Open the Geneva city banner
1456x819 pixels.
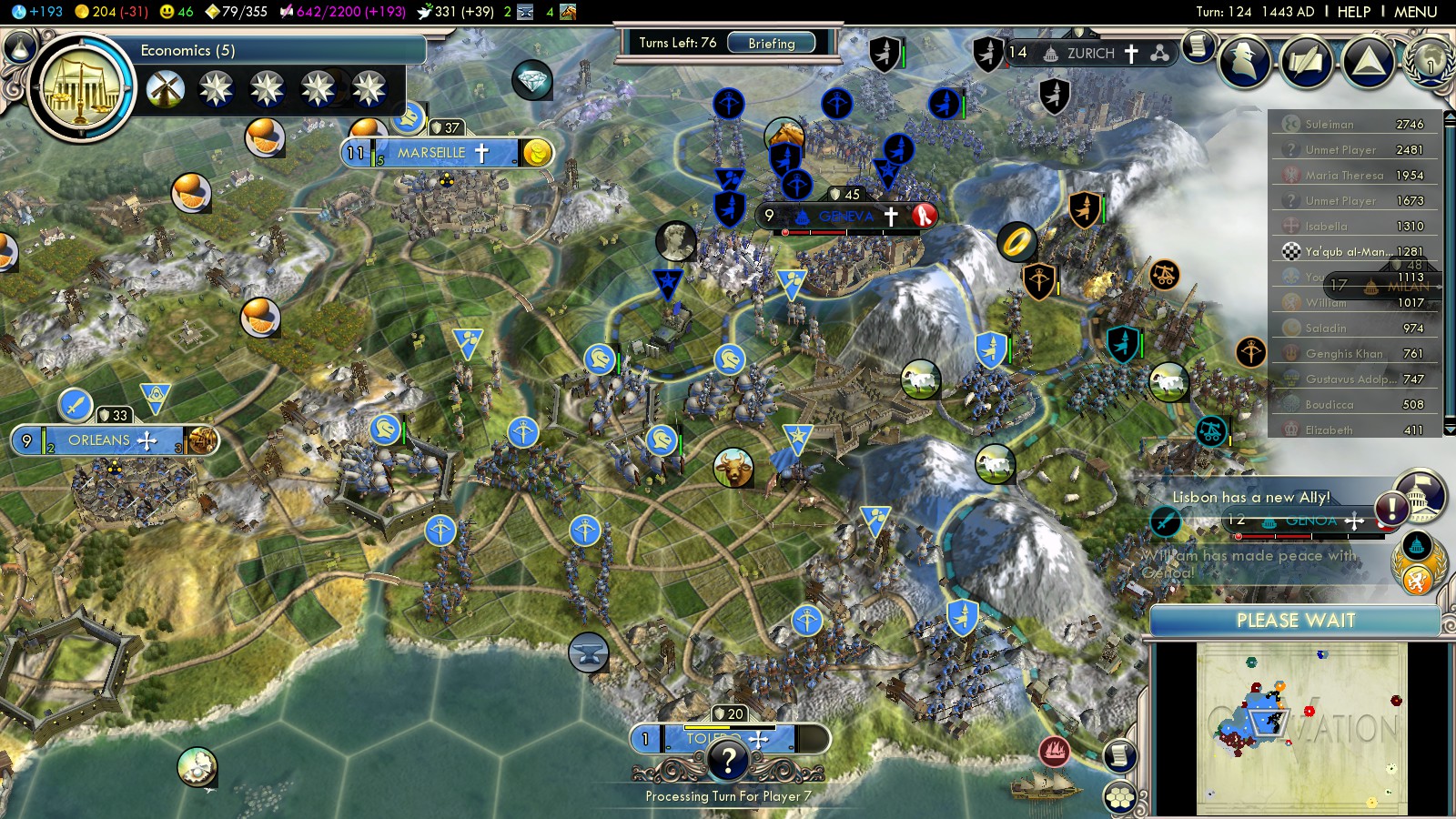845,217
